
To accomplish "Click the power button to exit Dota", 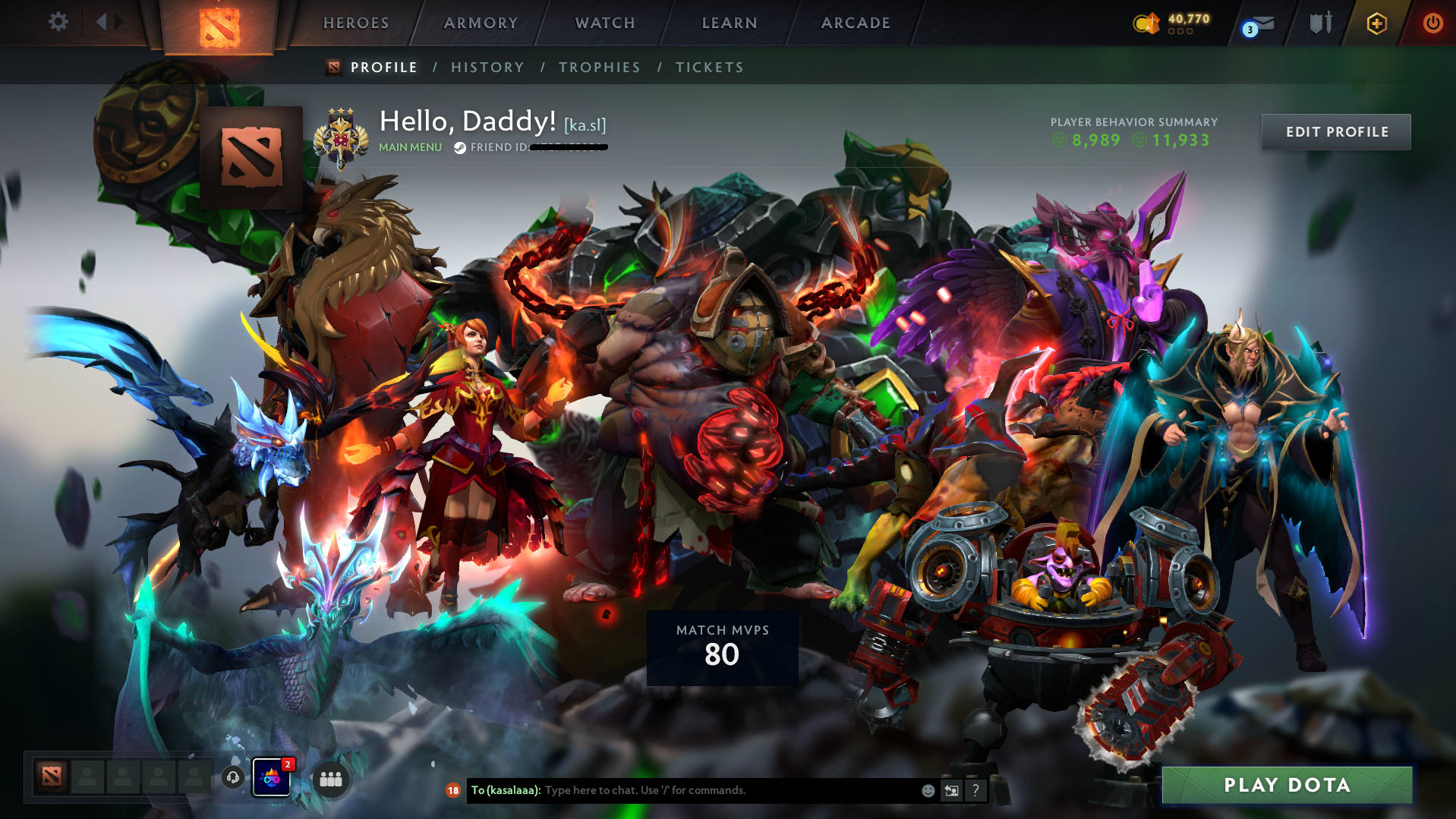I will click(1432, 23).
